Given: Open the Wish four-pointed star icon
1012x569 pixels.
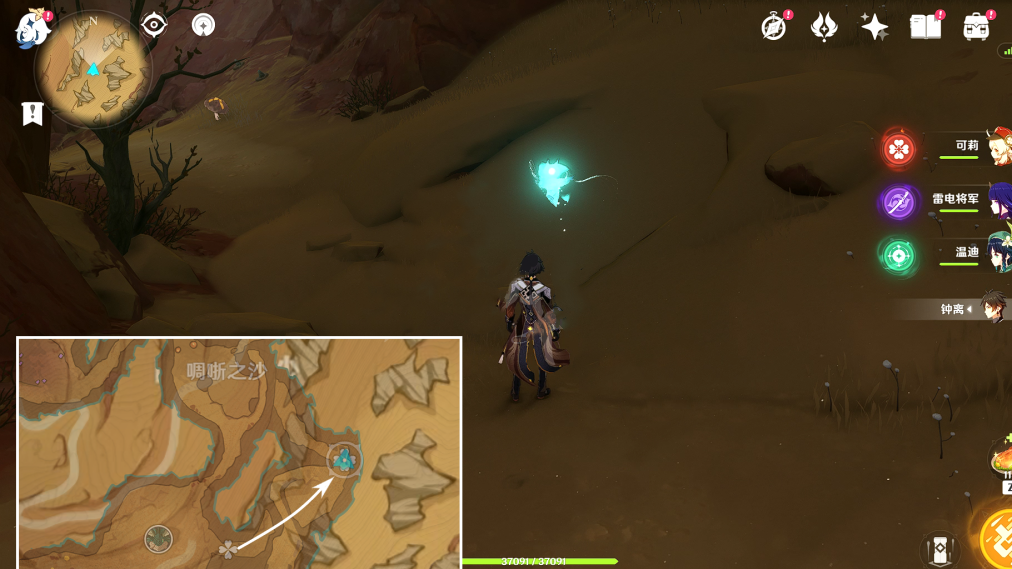Looking at the screenshot, I should click(x=874, y=27).
